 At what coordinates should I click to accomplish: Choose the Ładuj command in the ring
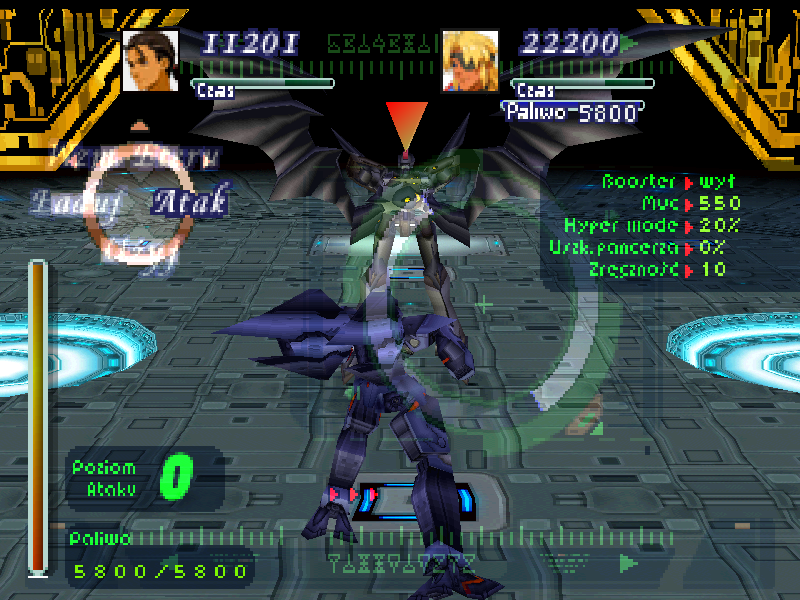(x=62, y=202)
